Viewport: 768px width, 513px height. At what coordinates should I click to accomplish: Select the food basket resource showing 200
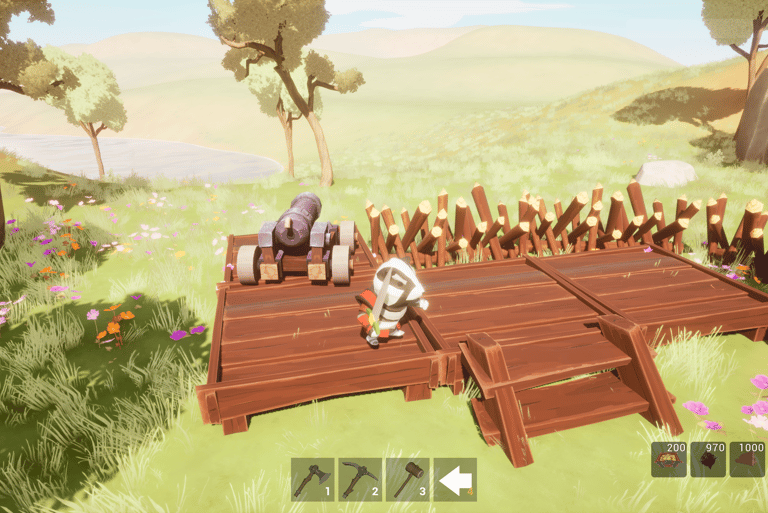click(x=669, y=459)
